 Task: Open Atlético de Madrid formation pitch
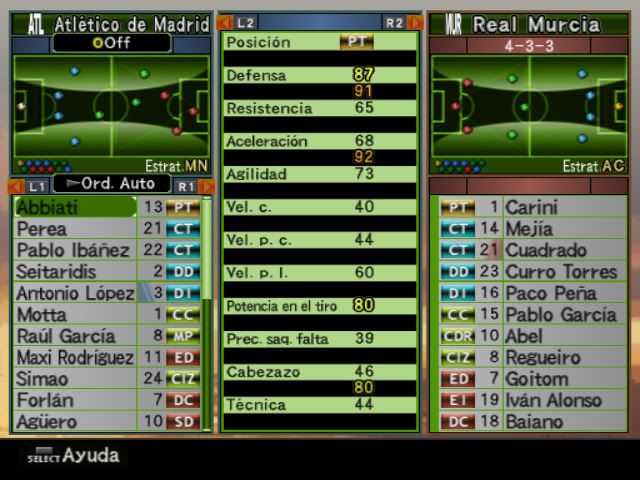pyautogui.click(x=111, y=105)
